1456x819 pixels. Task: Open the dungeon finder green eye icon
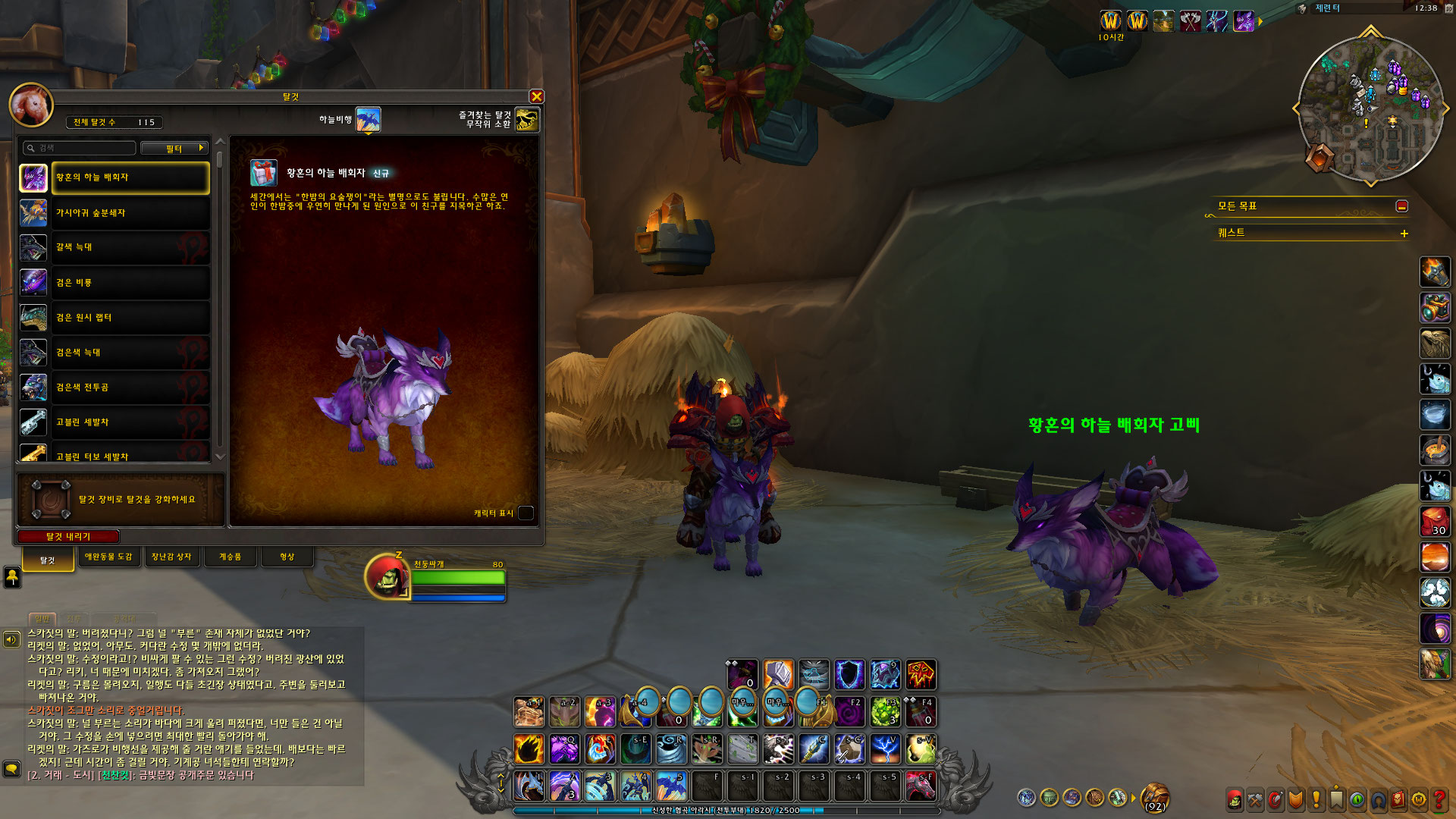tap(1357, 799)
